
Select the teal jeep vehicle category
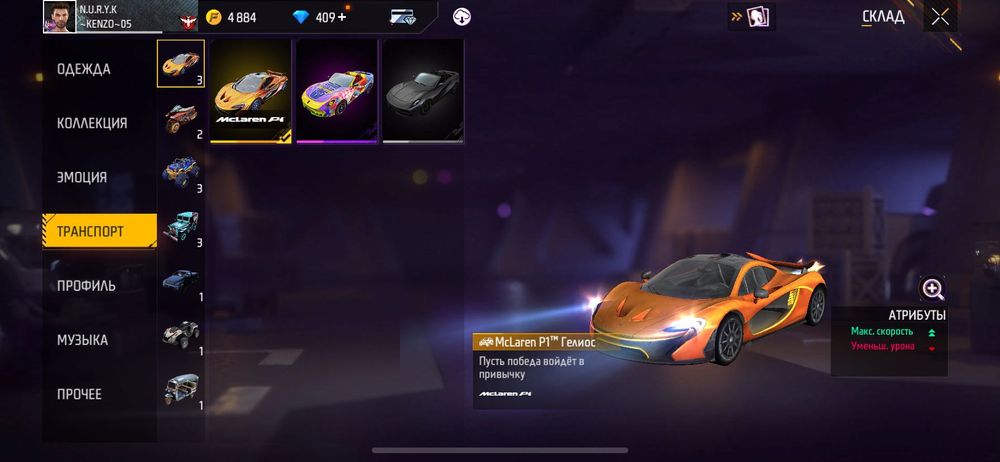pyautogui.click(x=181, y=225)
